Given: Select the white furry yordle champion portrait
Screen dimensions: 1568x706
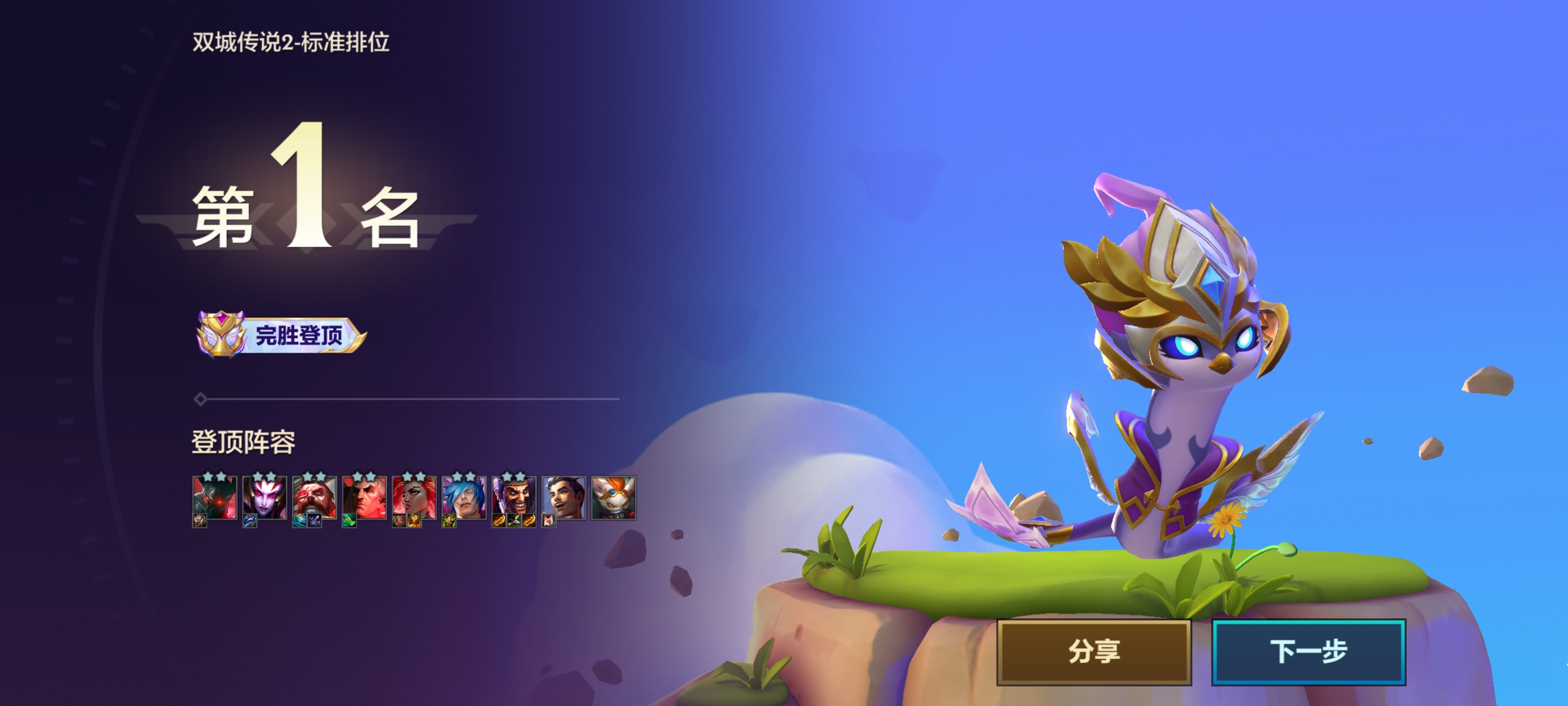Looking at the screenshot, I should click(x=614, y=498).
